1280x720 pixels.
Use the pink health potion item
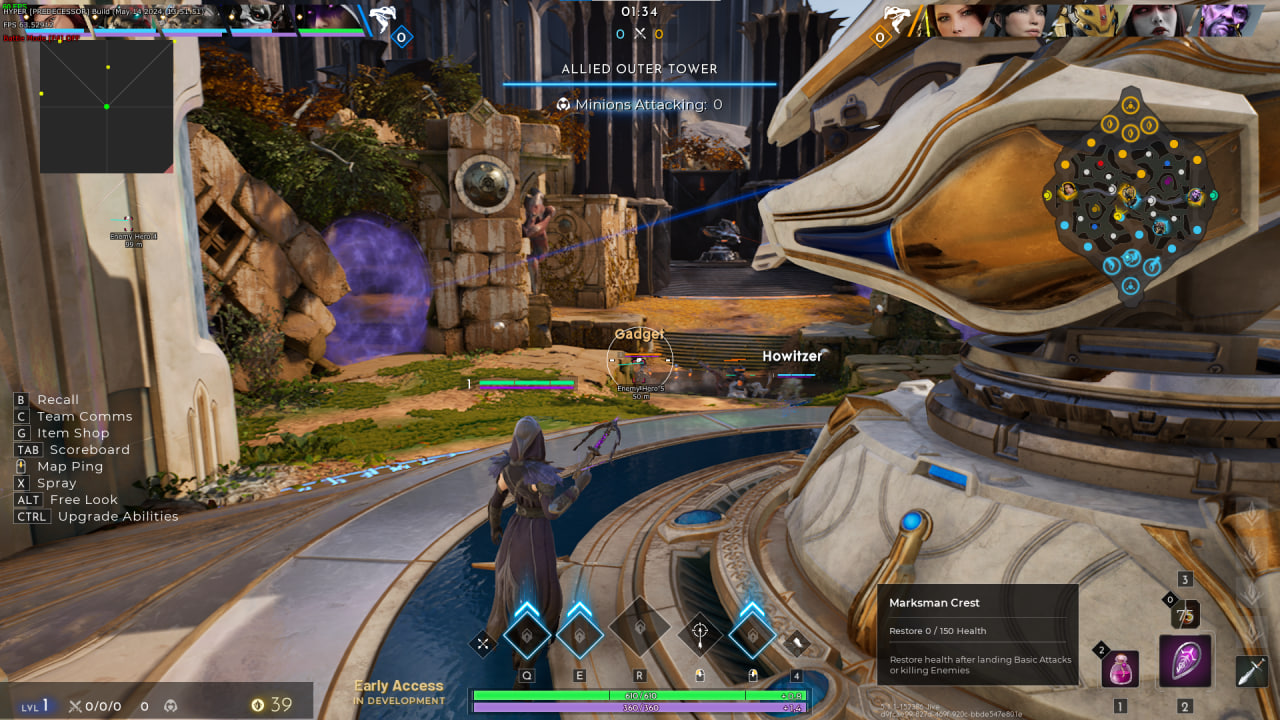coord(1120,667)
